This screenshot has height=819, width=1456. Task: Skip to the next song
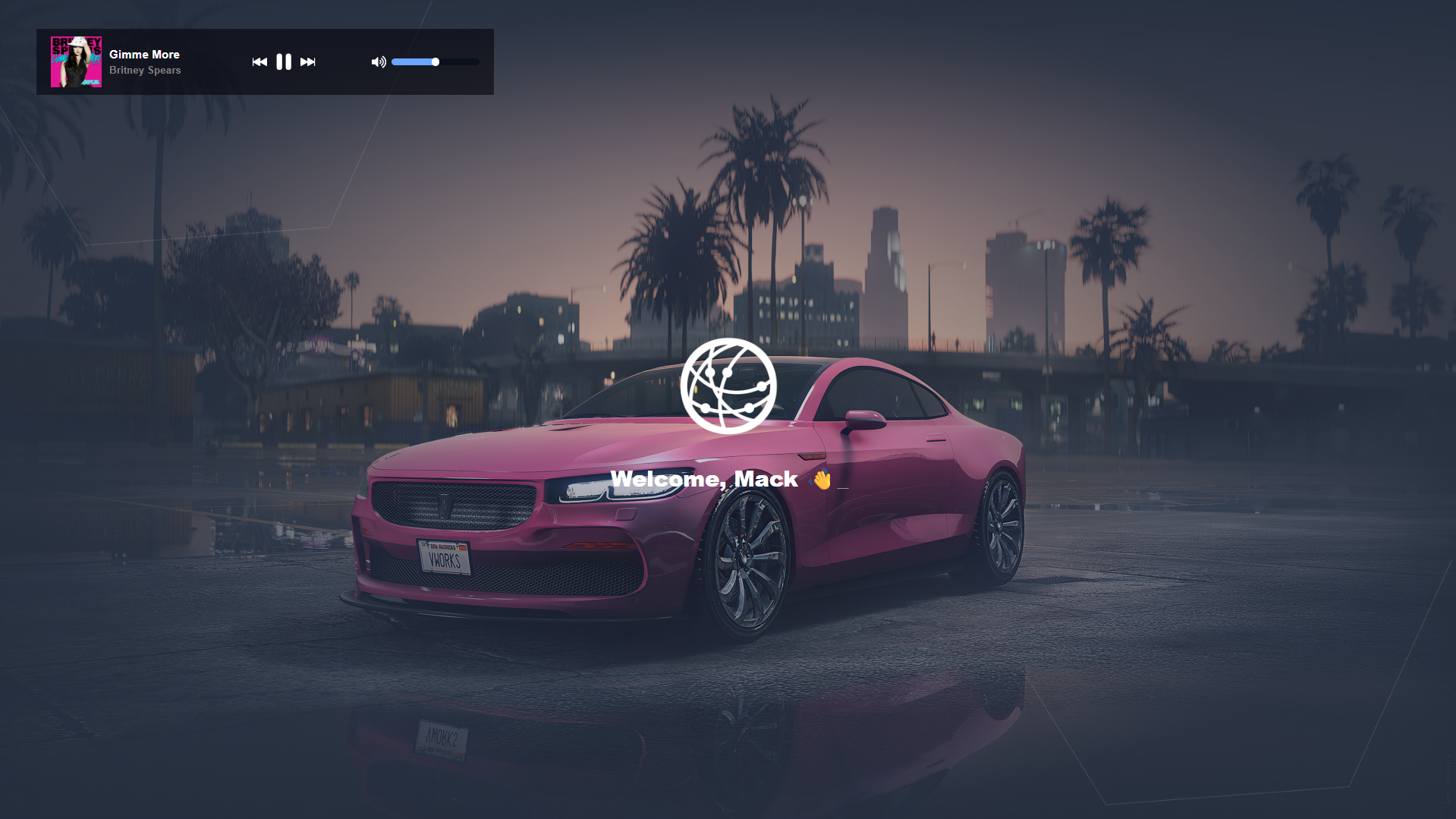click(307, 62)
